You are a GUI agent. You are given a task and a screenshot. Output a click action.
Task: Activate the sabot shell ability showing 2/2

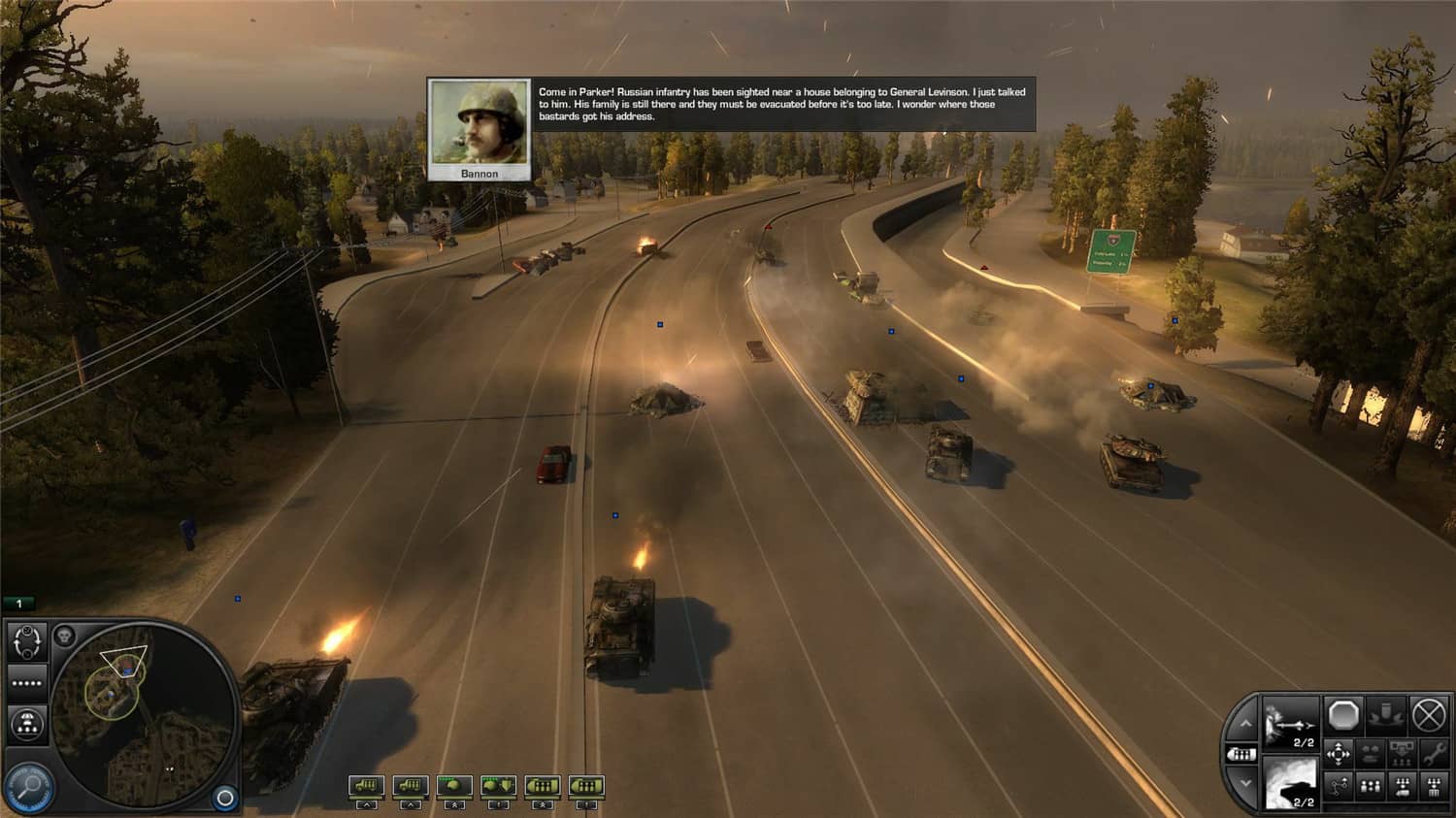tap(1289, 722)
